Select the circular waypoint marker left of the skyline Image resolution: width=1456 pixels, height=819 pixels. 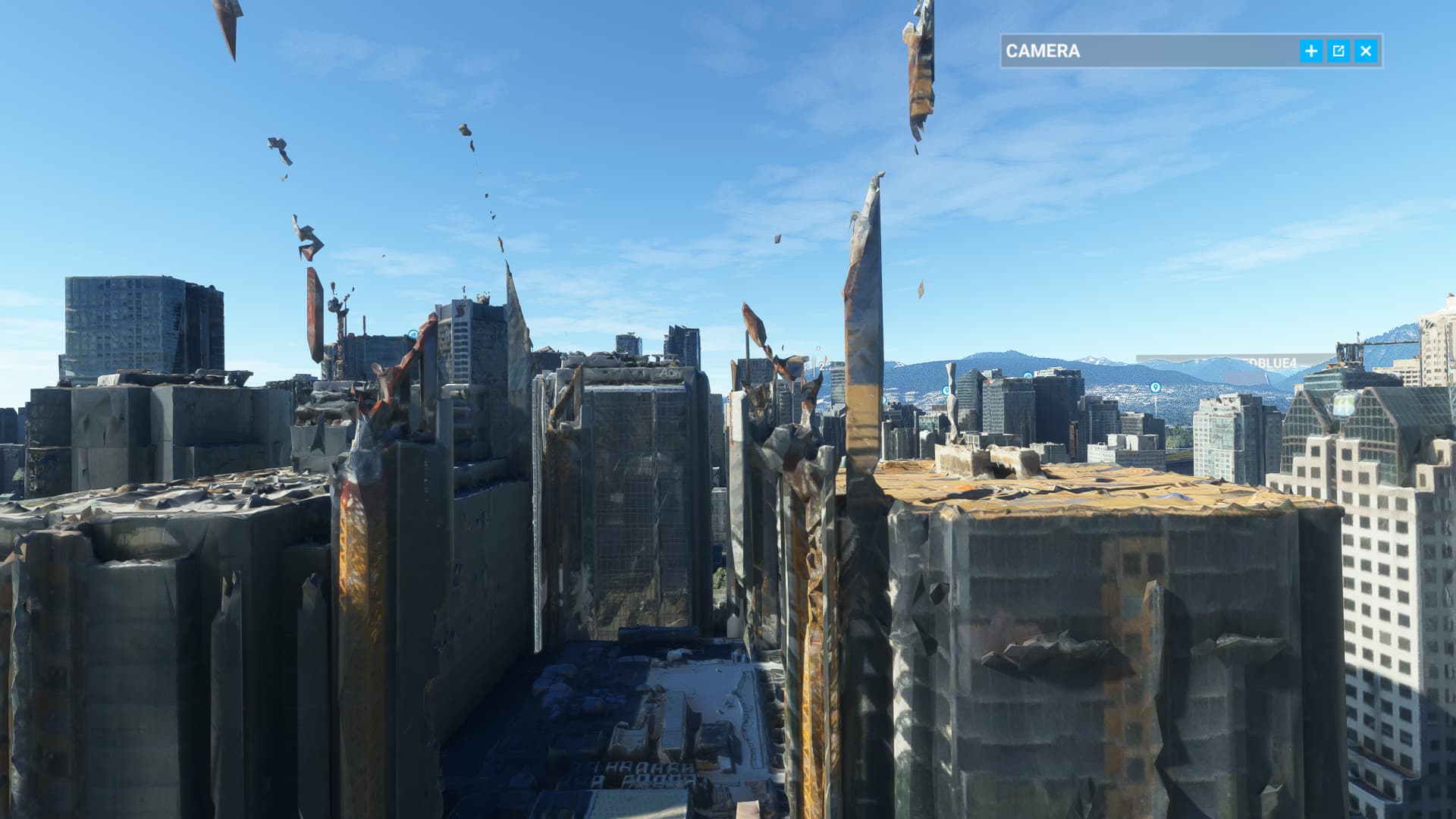click(x=413, y=334)
